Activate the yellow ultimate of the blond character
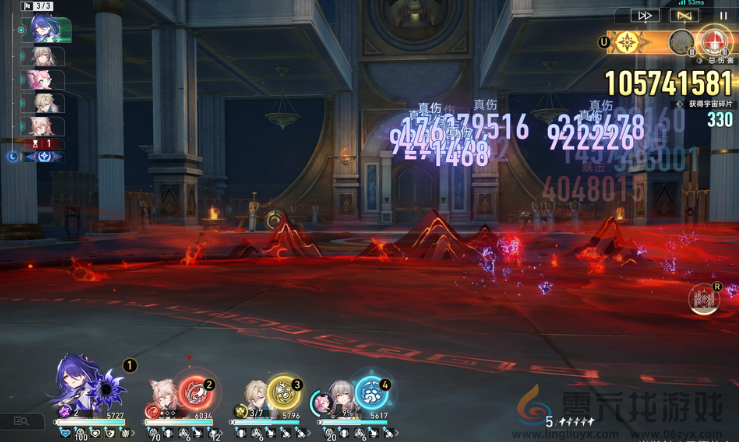This screenshot has height=442, width=739. [284, 392]
